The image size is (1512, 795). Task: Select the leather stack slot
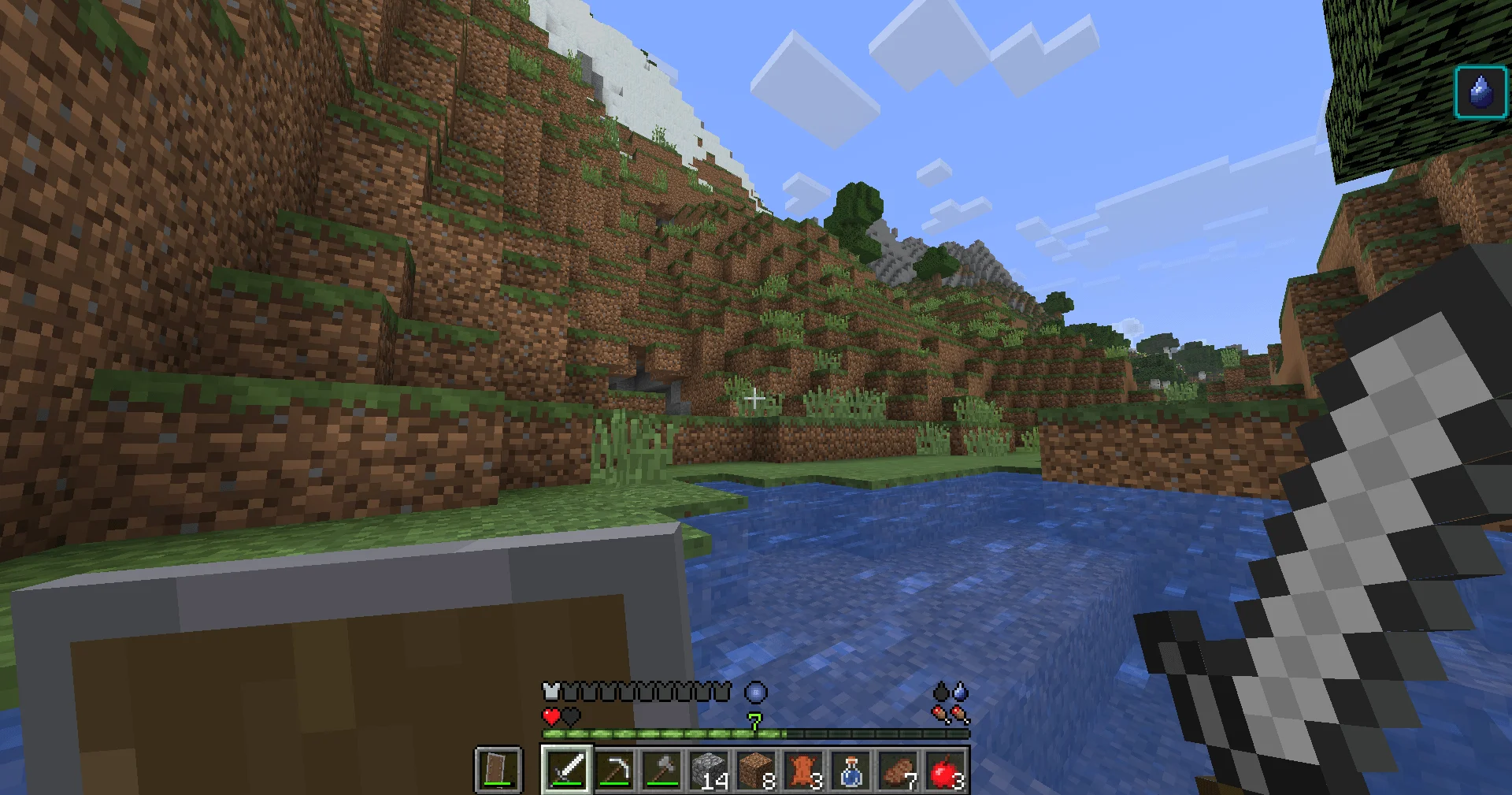point(802,770)
